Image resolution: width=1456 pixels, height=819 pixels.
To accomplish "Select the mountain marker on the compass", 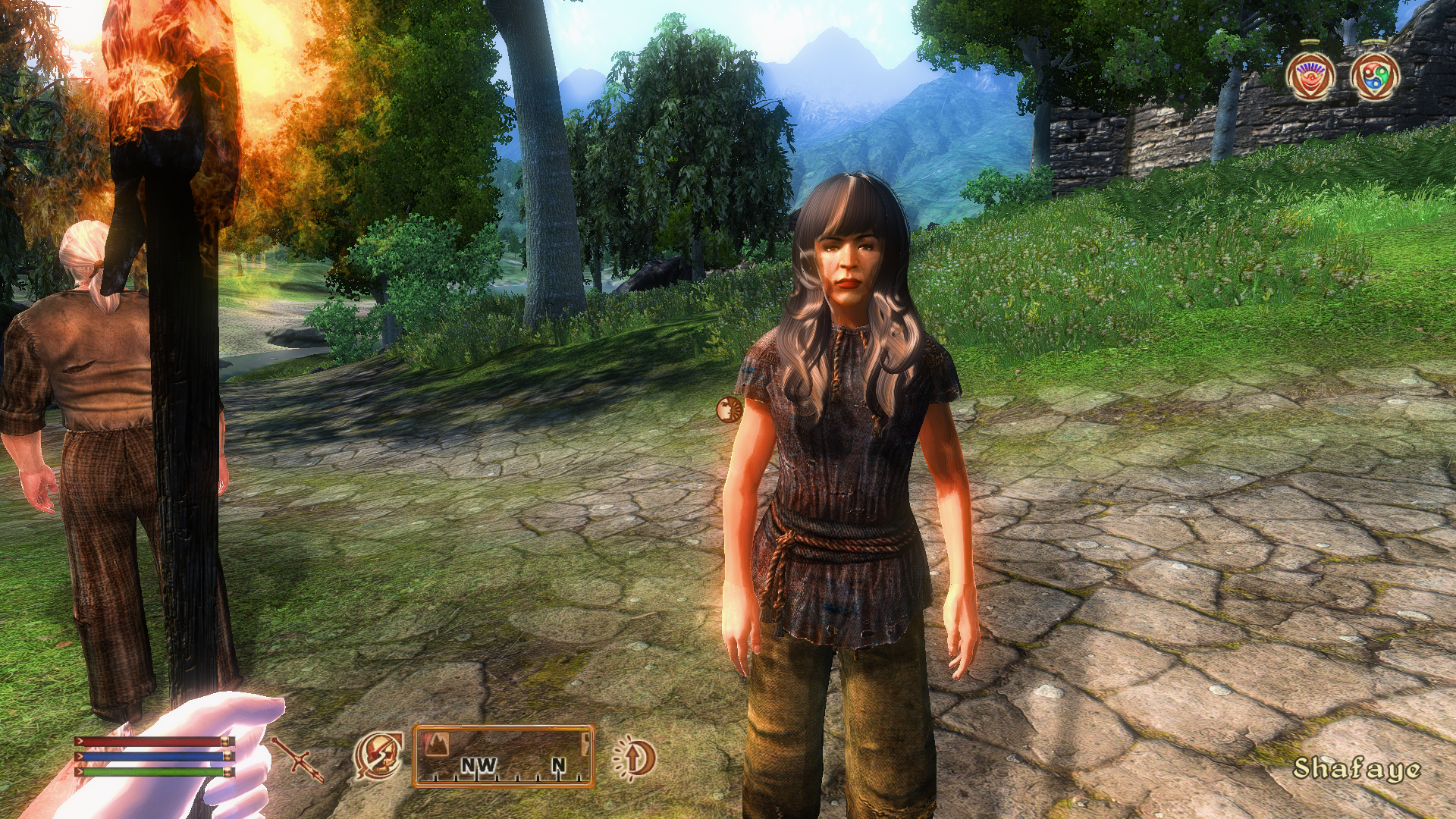I will (x=438, y=744).
